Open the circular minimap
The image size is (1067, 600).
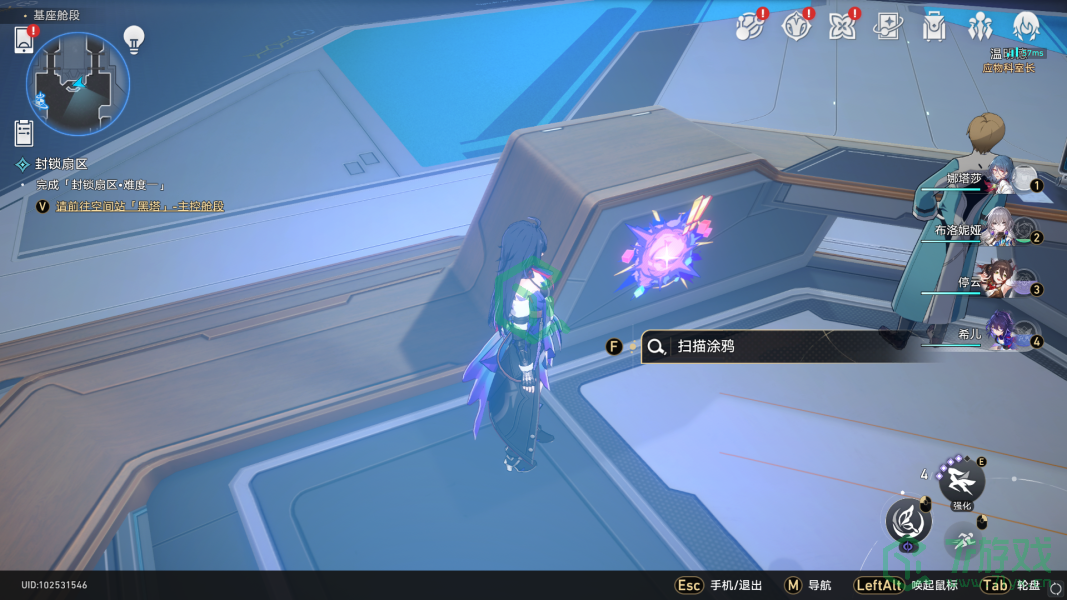pos(77,83)
